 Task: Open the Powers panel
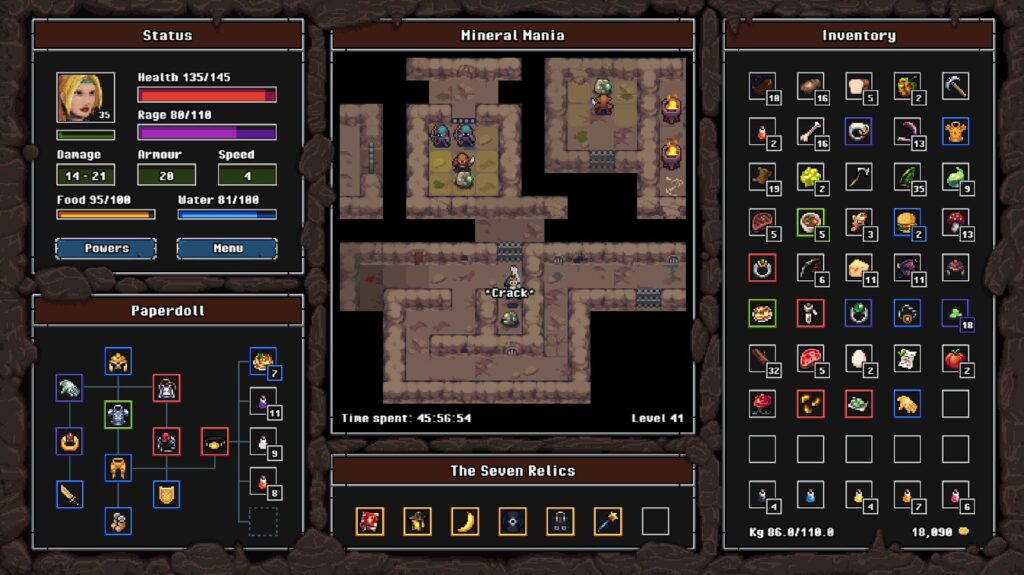pos(106,248)
